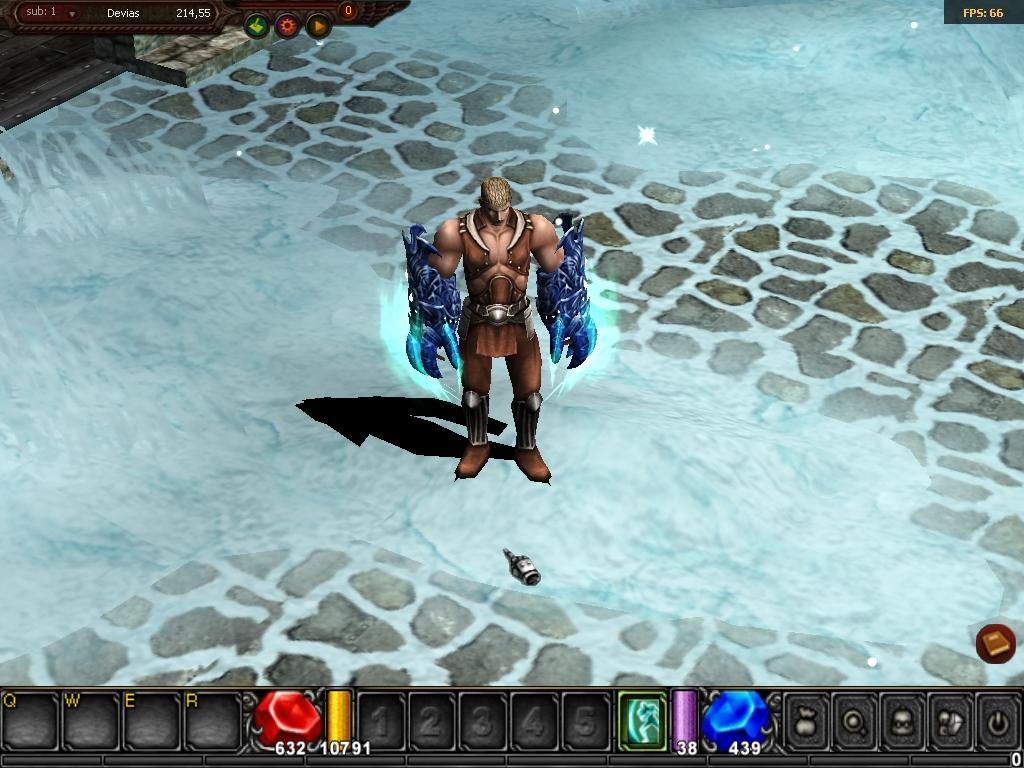Click the green arrow round button
Screen dimensions: 1024x768
(x=257, y=26)
